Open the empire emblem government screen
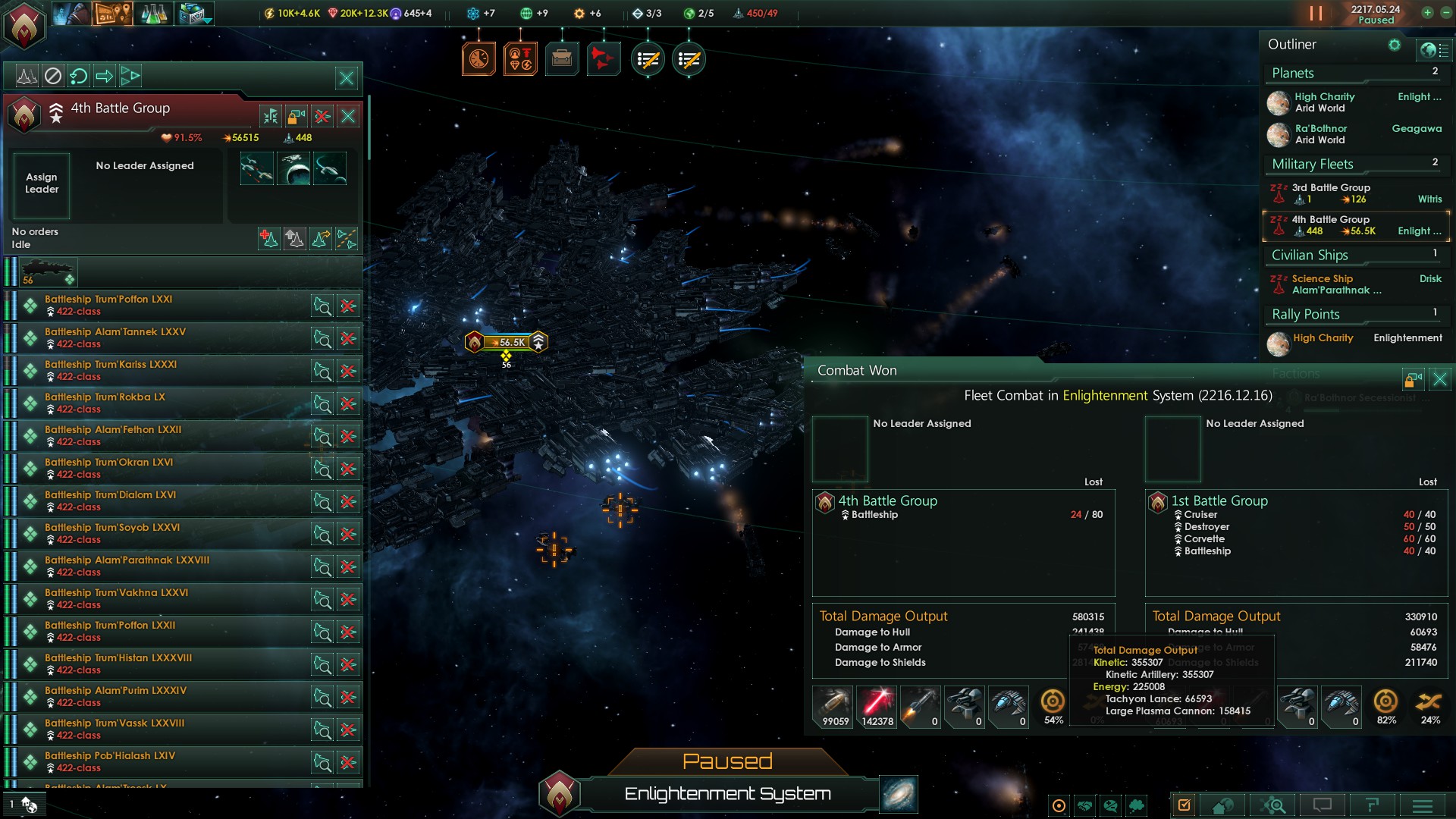 pyautogui.click(x=25, y=24)
